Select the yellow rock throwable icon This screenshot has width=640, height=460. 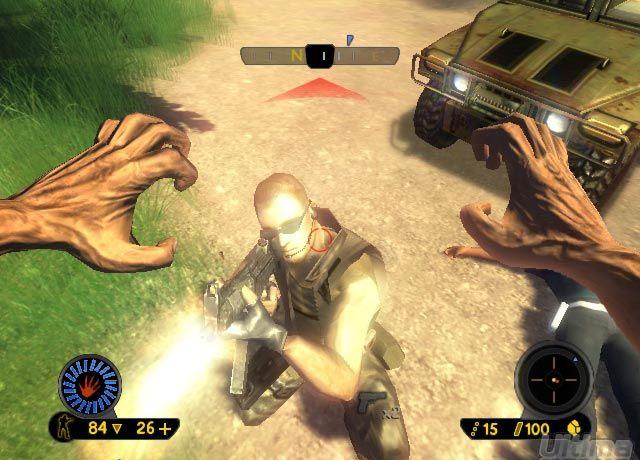pos(578,428)
